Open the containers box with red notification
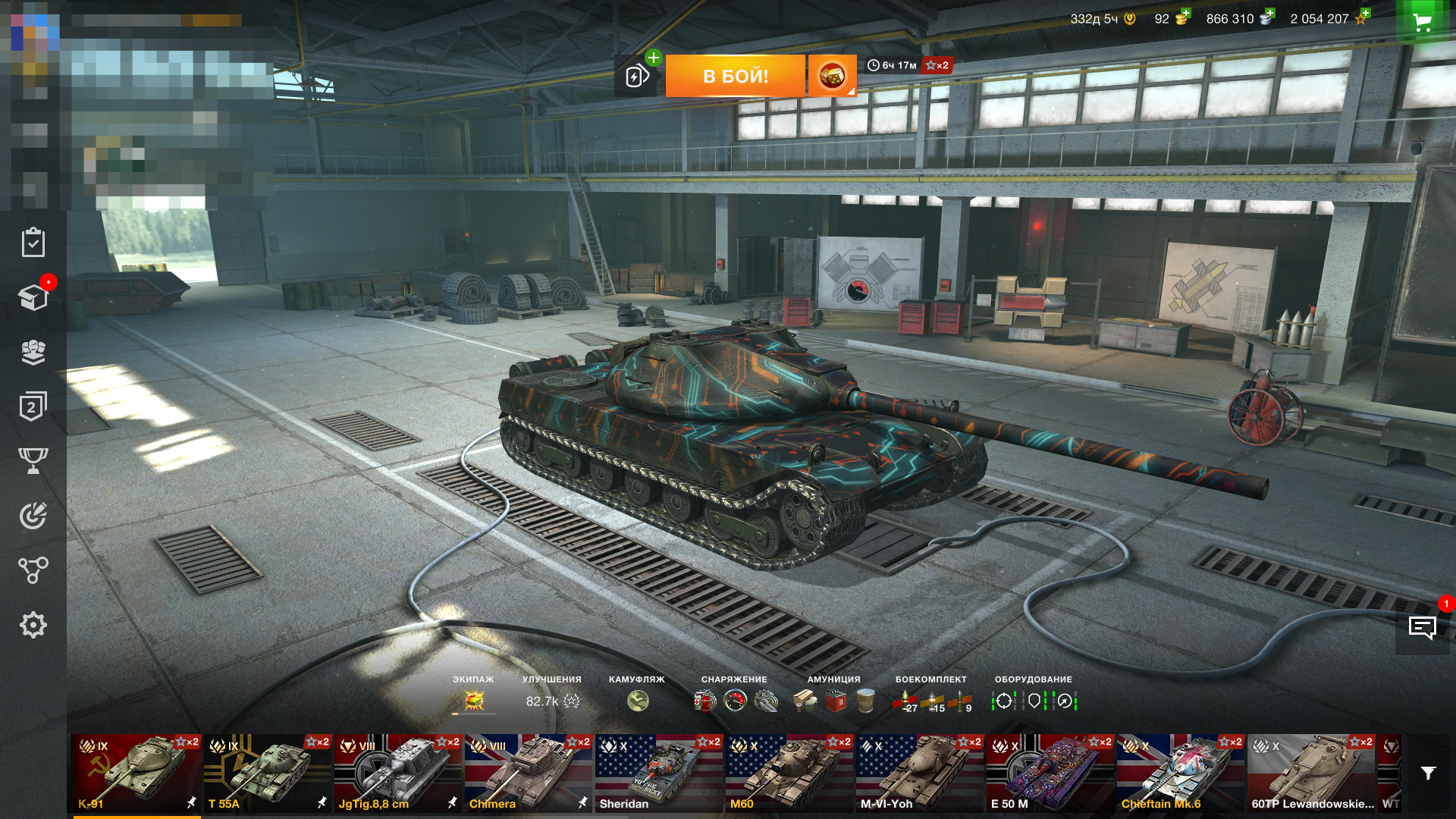Screen dimensions: 1456x819 [32, 296]
